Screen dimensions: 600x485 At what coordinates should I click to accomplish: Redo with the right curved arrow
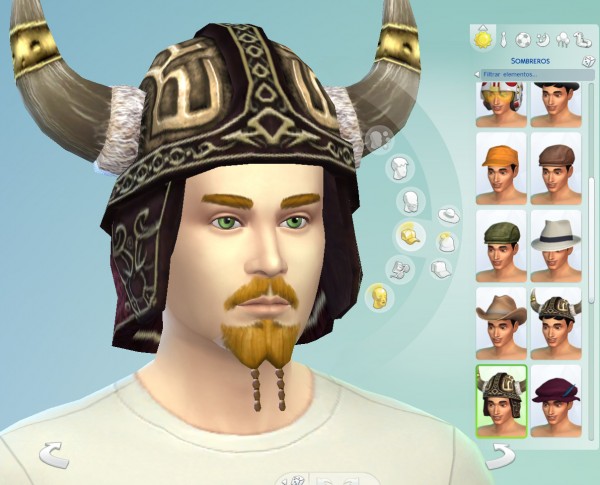[501, 456]
